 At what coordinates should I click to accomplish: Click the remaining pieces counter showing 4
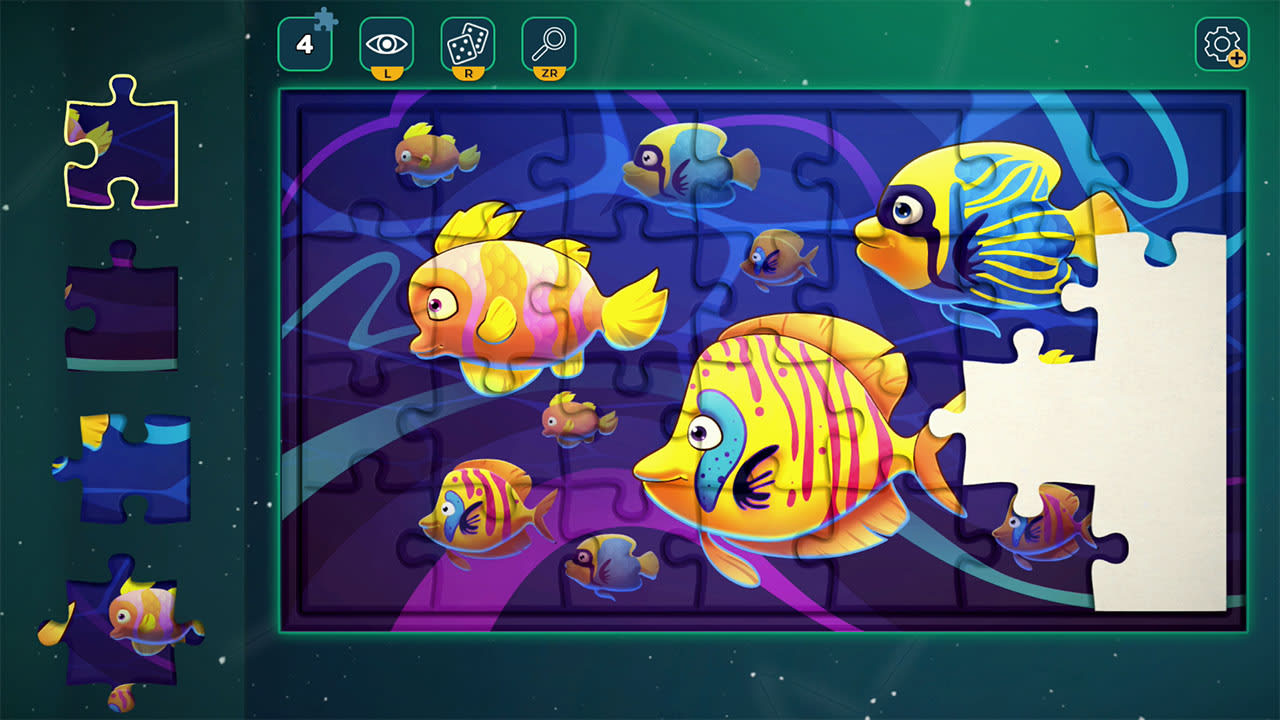(303, 42)
